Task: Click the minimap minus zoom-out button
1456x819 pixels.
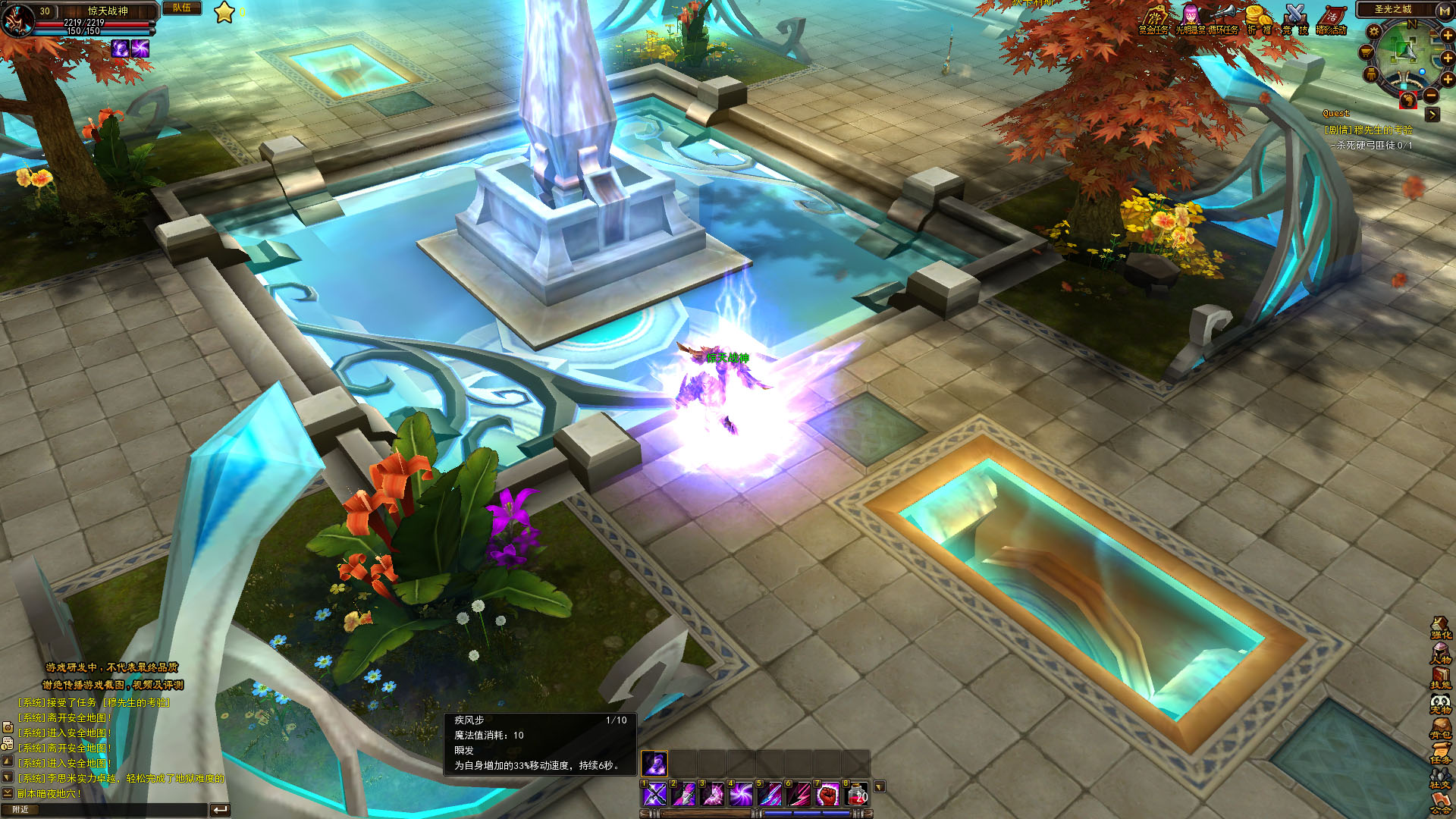Action: tap(1430, 96)
